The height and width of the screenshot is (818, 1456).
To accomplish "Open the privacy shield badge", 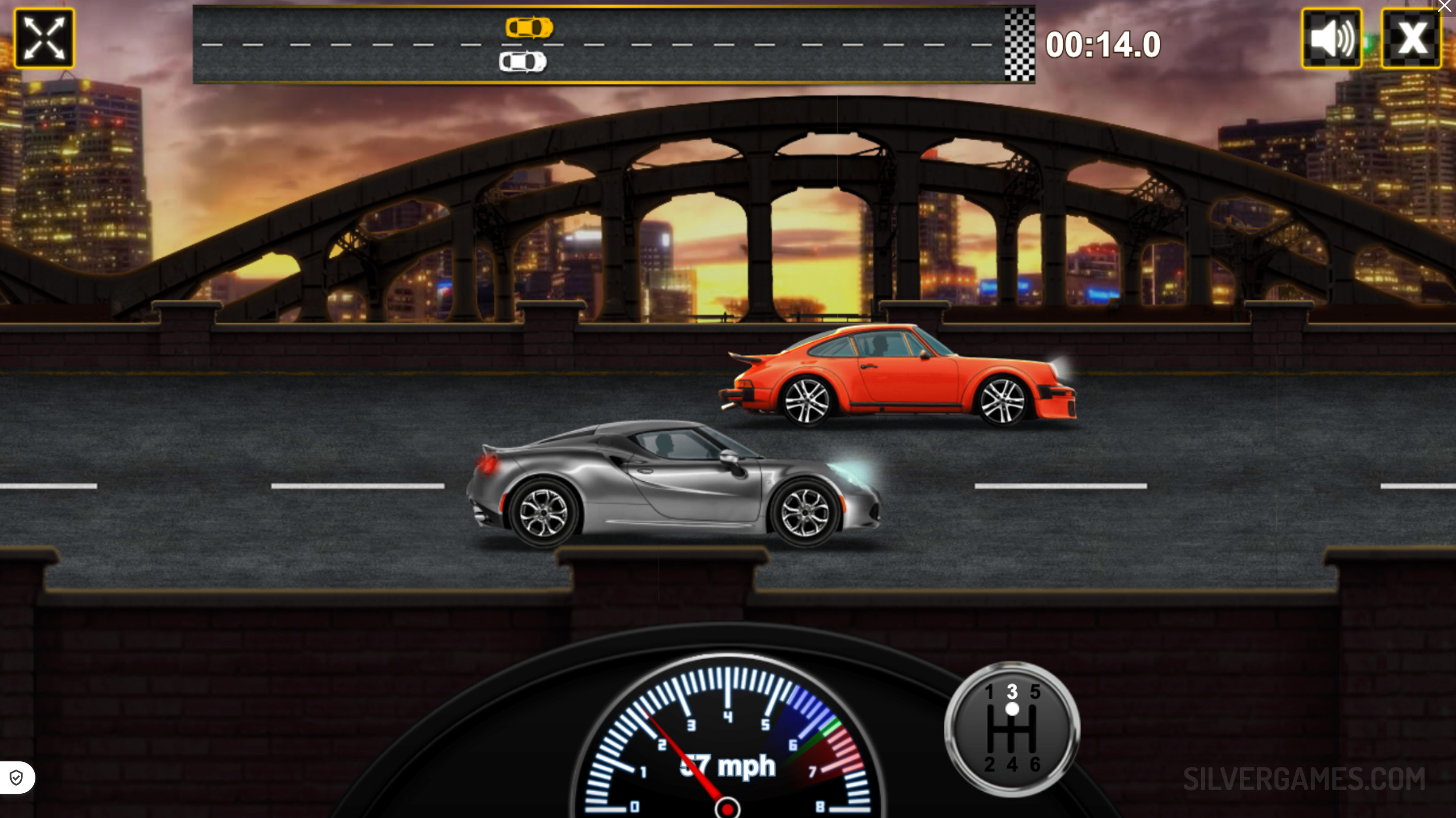I will [16, 778].
